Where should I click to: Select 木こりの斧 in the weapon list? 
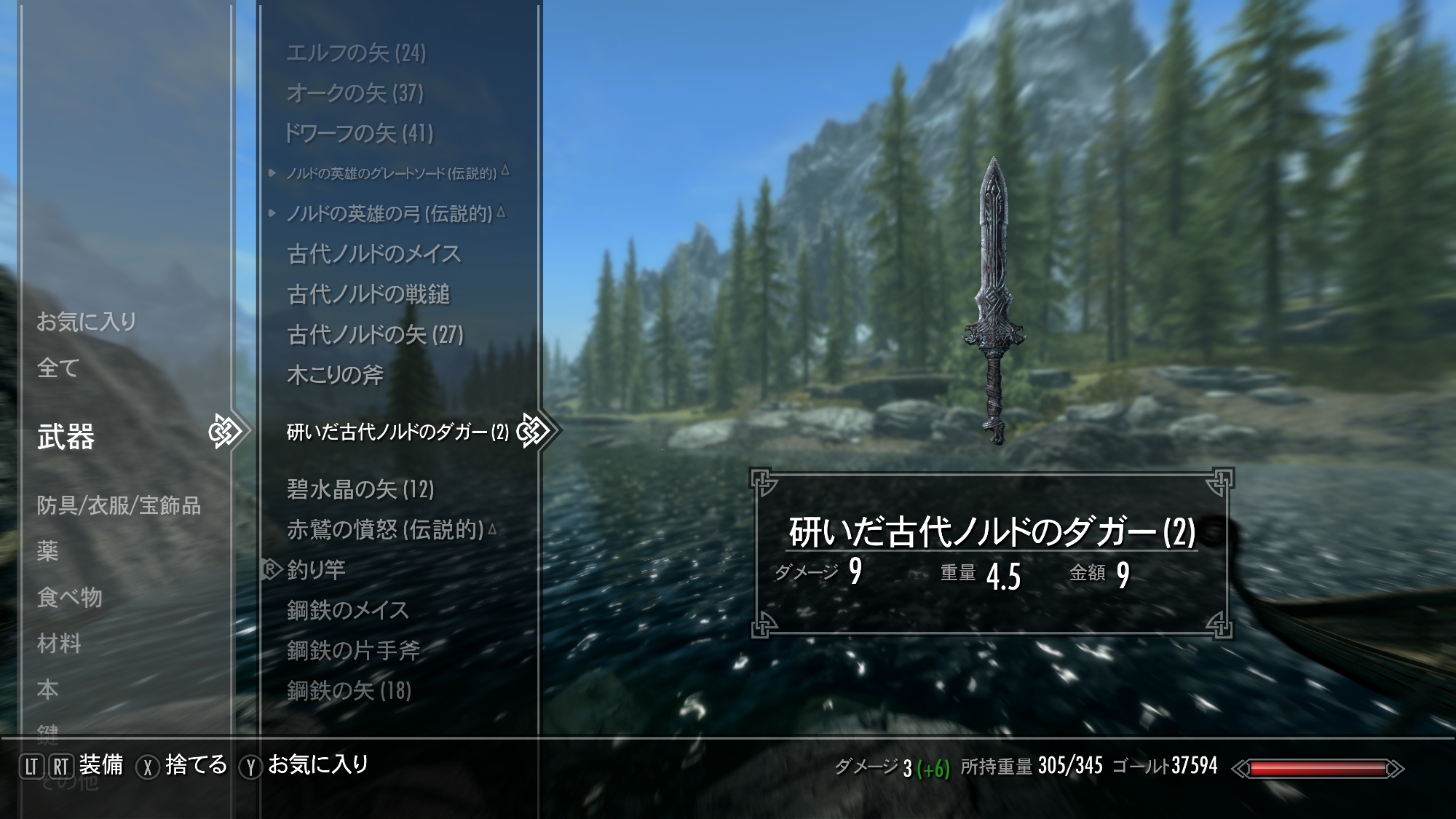pos(335,375)
